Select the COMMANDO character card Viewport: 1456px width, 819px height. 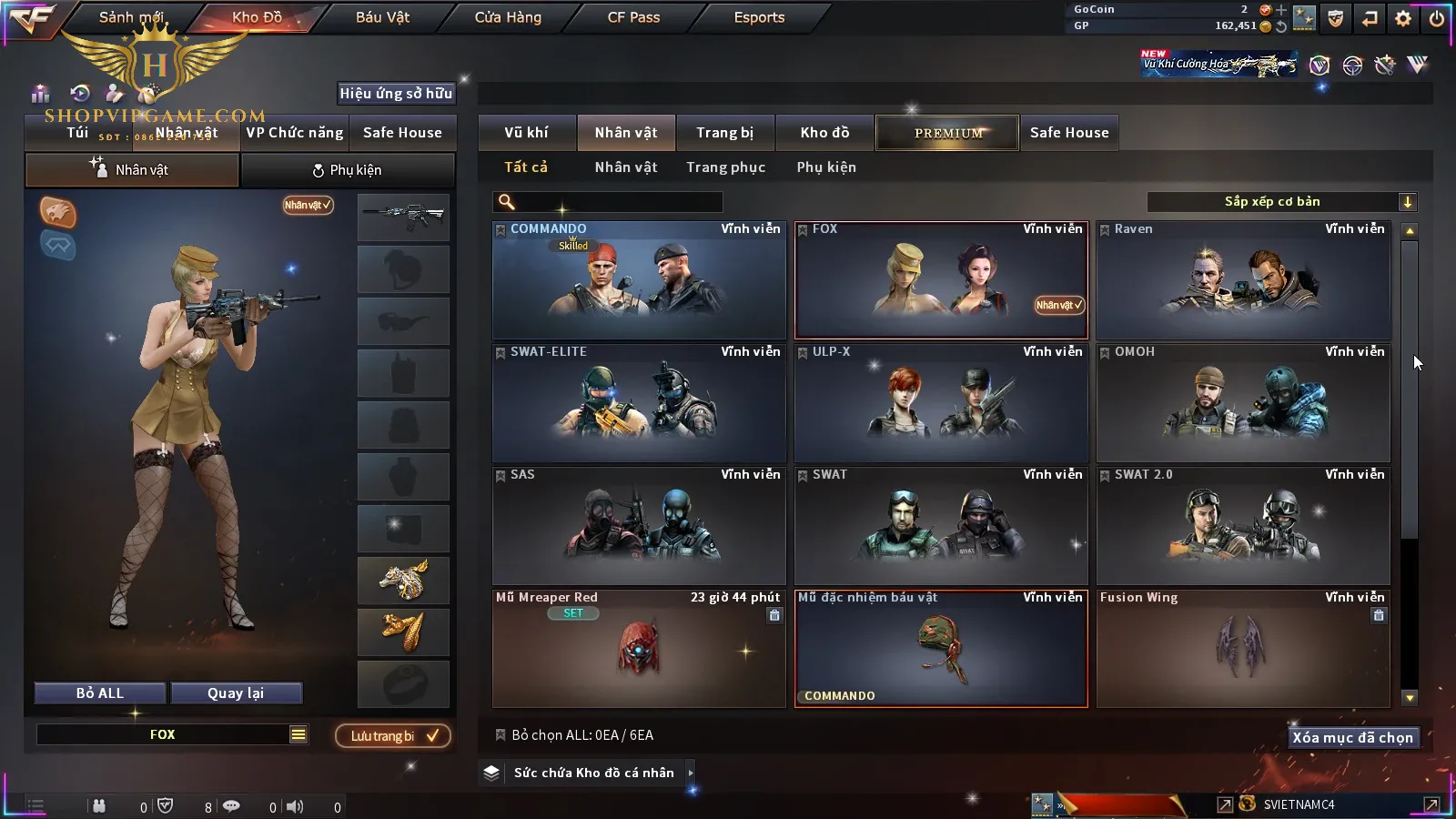pyautogui.click(x=639, y=280)
